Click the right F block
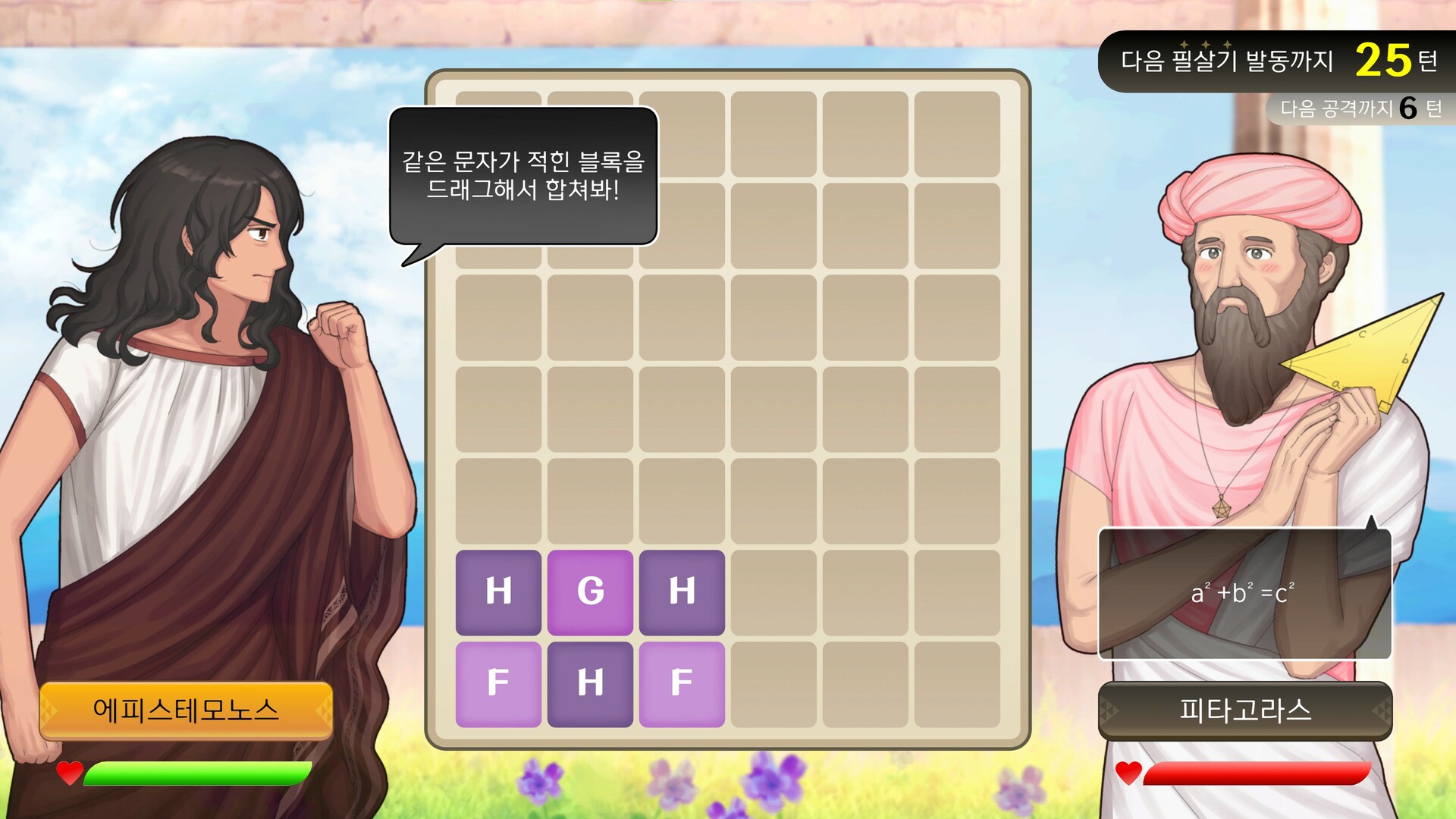1456x819 pixels. [682, 682]
